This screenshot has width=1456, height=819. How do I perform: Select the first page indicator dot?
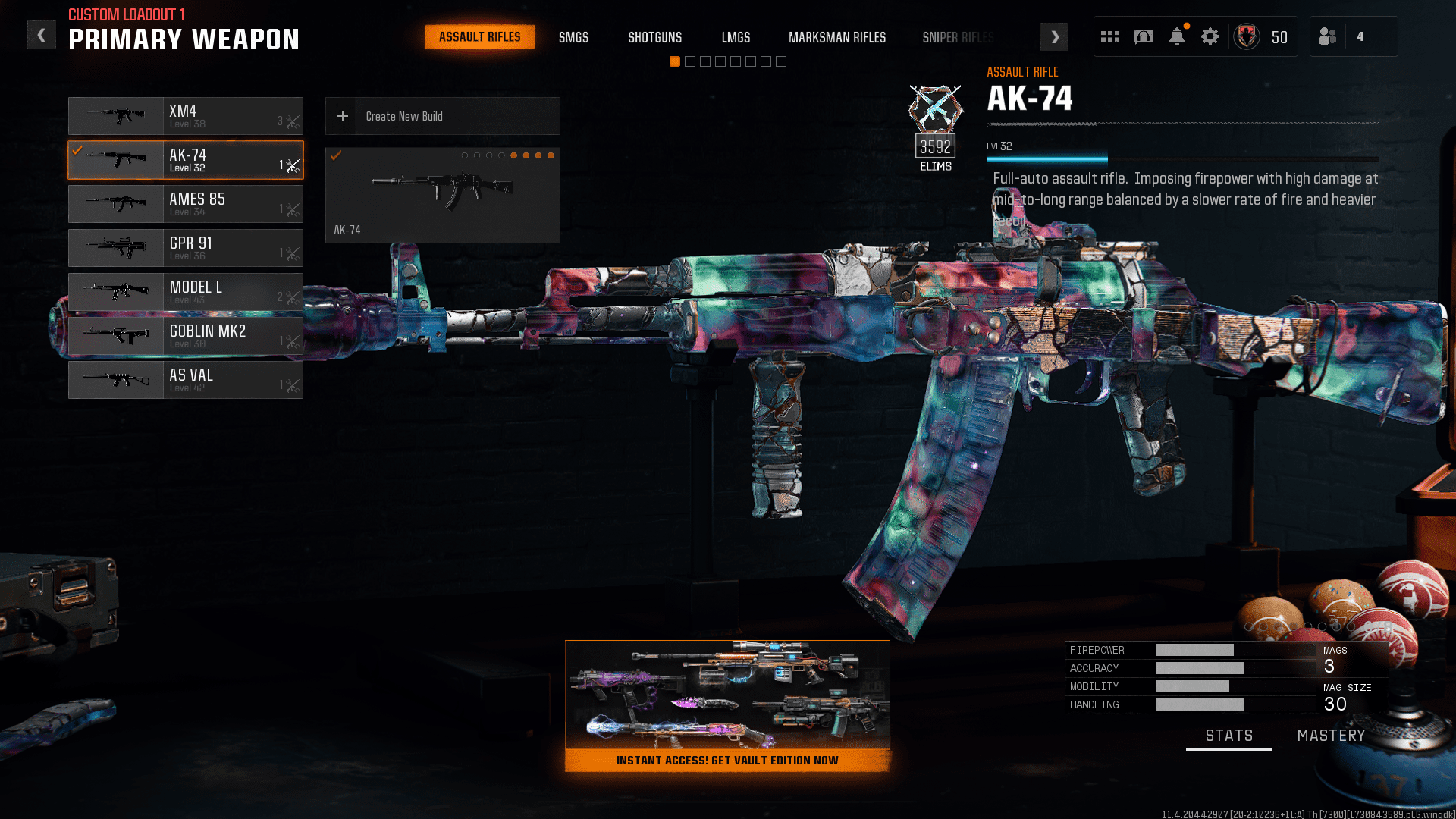click(x=675, y=61)
